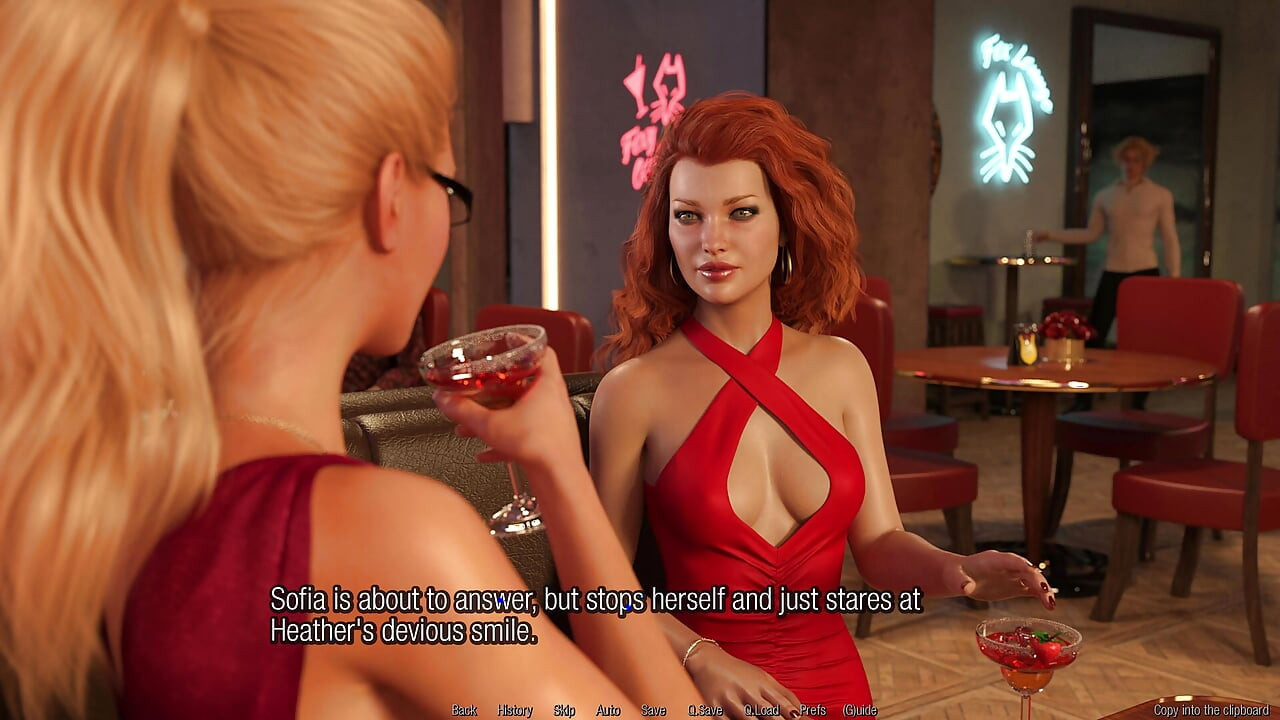Screen dimensions: 1280x720
Task: Go Back to the previous dialogue line
Action: point(463,709)
